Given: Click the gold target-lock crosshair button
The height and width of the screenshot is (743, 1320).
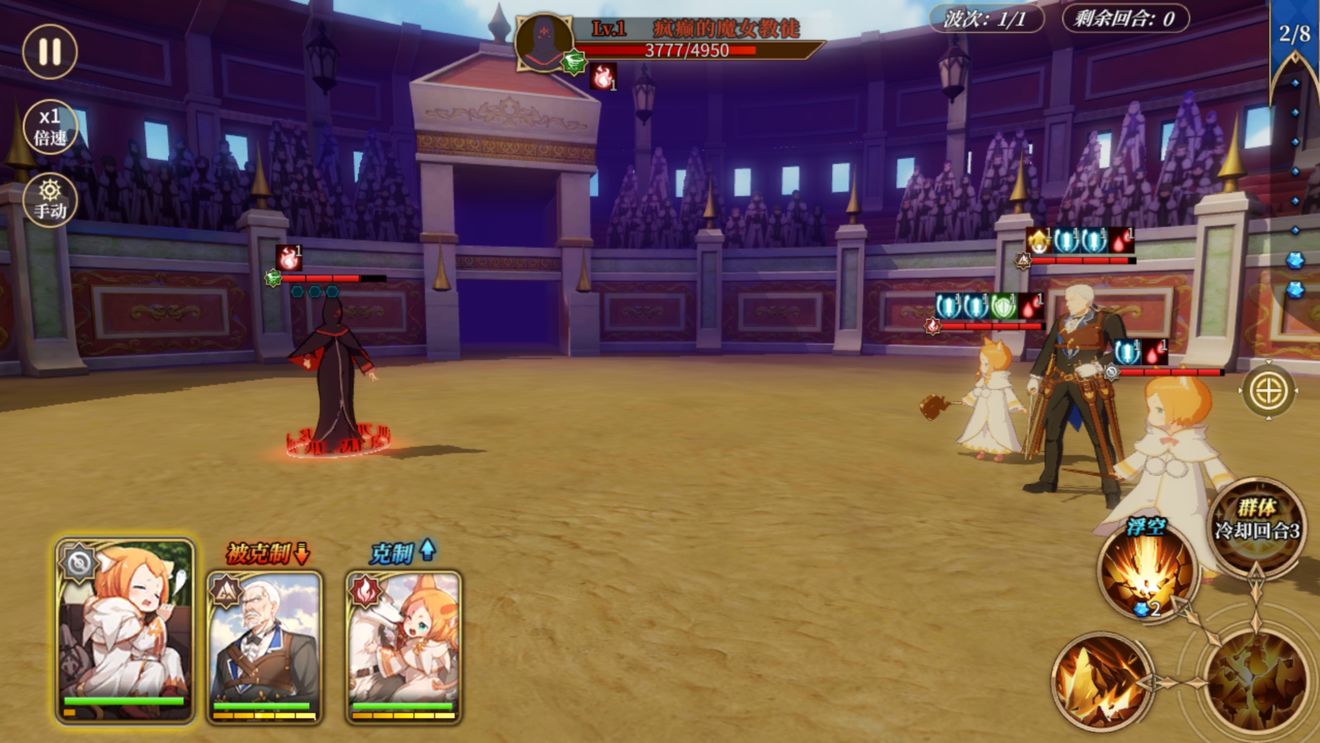Looking at the screenshot, I should 1268,390.
